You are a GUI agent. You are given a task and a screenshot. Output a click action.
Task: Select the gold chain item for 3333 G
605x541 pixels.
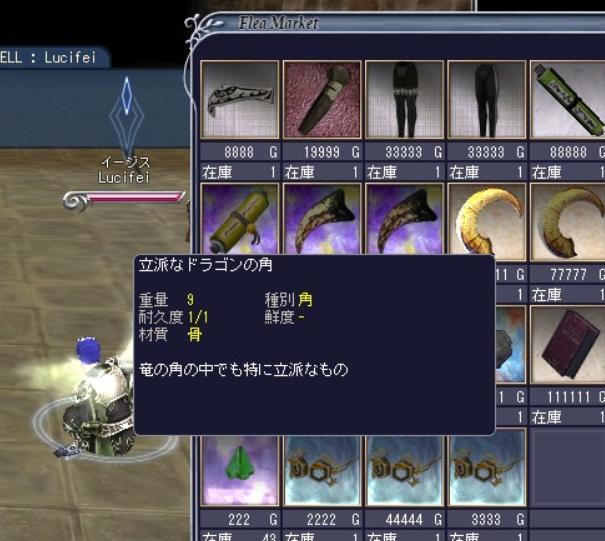(x=486, y=467)
